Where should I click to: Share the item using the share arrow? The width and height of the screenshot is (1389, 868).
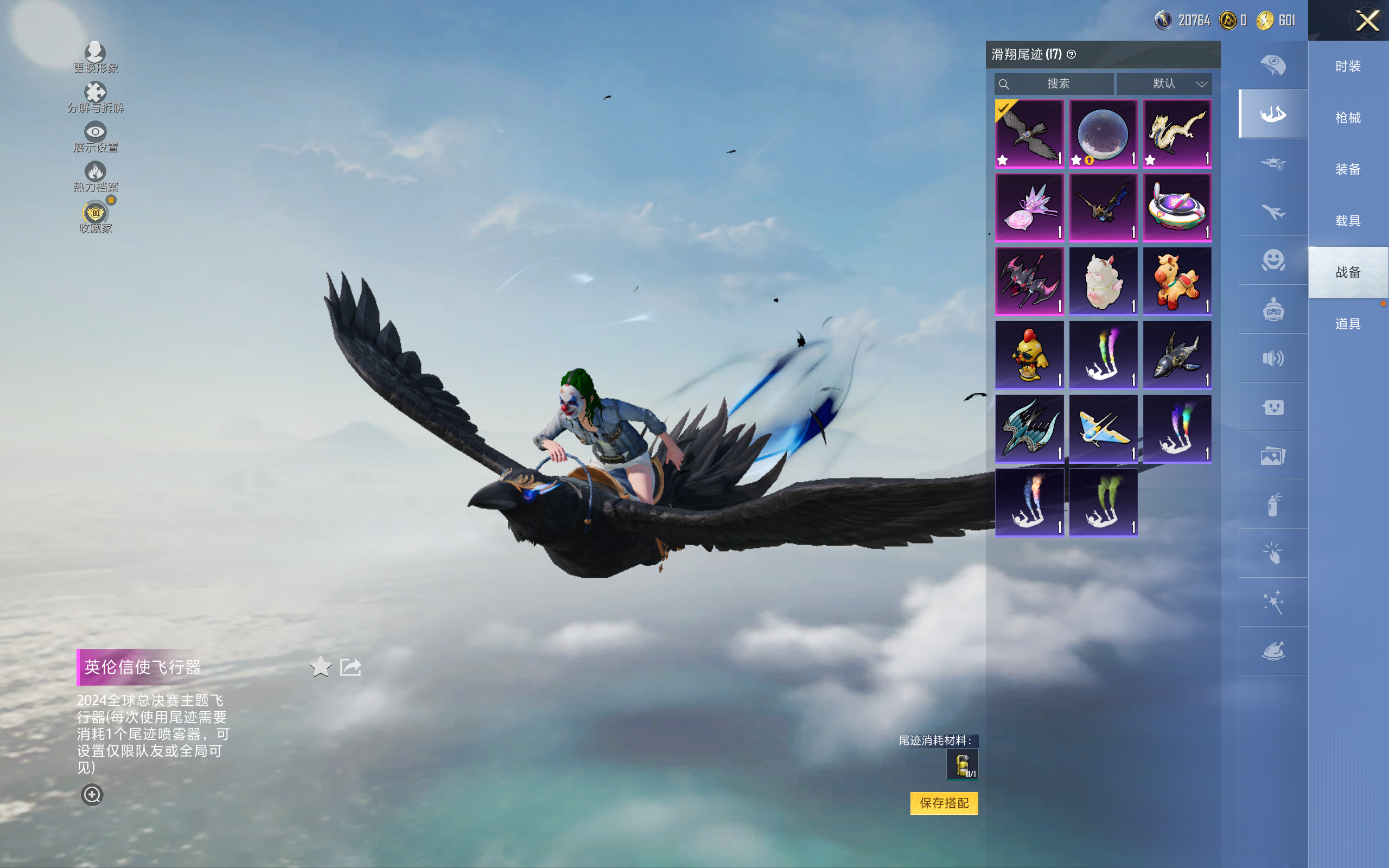coord(351,667)
